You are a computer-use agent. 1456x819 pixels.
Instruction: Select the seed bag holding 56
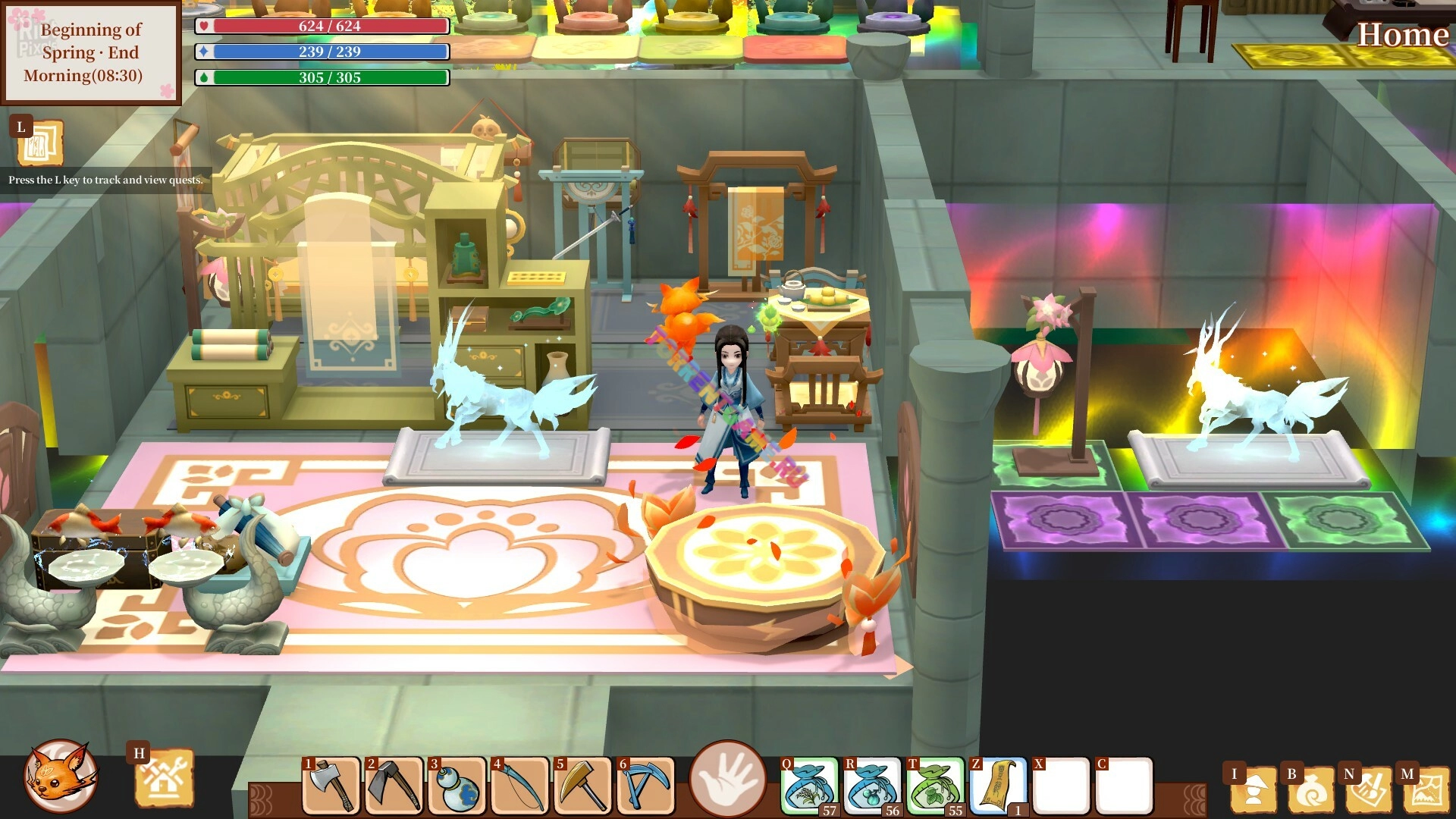[872, 786]
